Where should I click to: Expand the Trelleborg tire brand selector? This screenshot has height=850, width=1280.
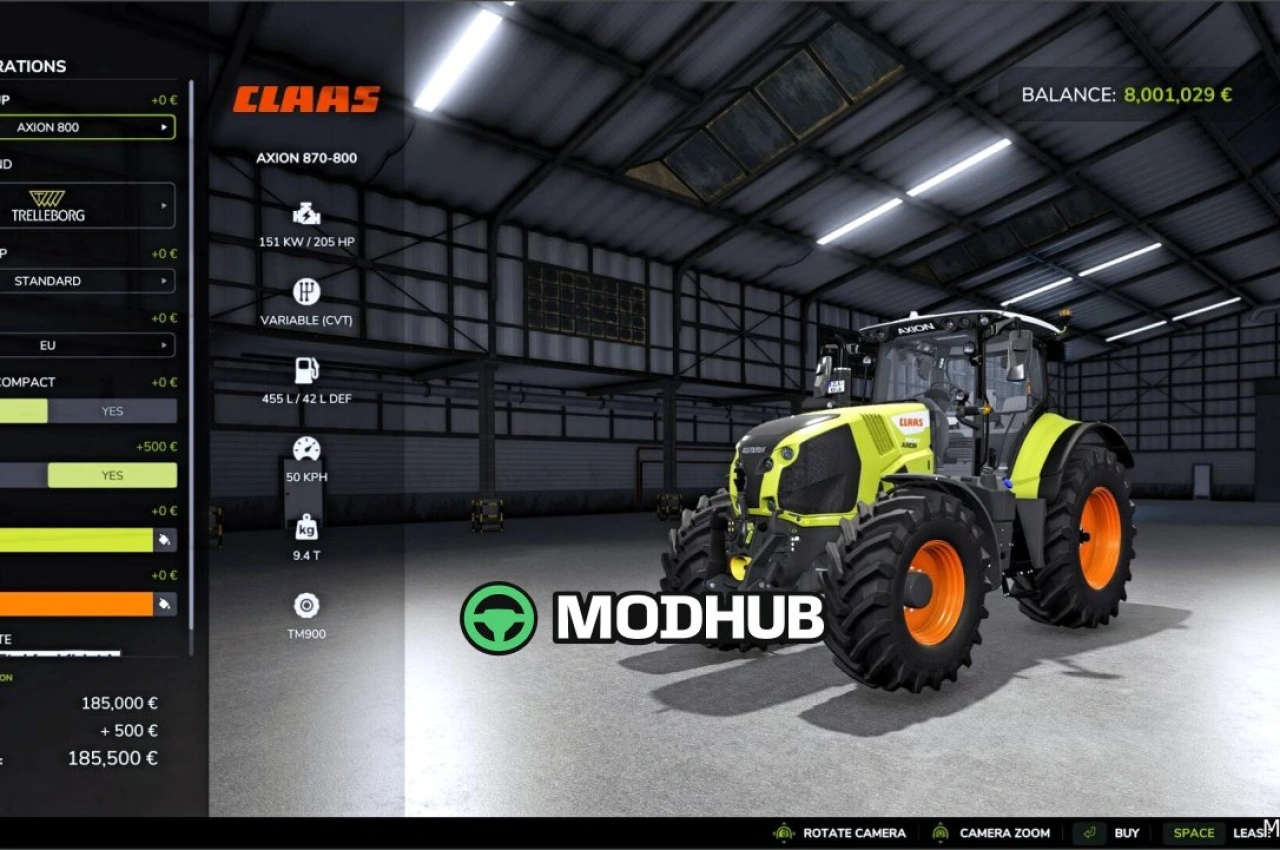coord(88,205)
